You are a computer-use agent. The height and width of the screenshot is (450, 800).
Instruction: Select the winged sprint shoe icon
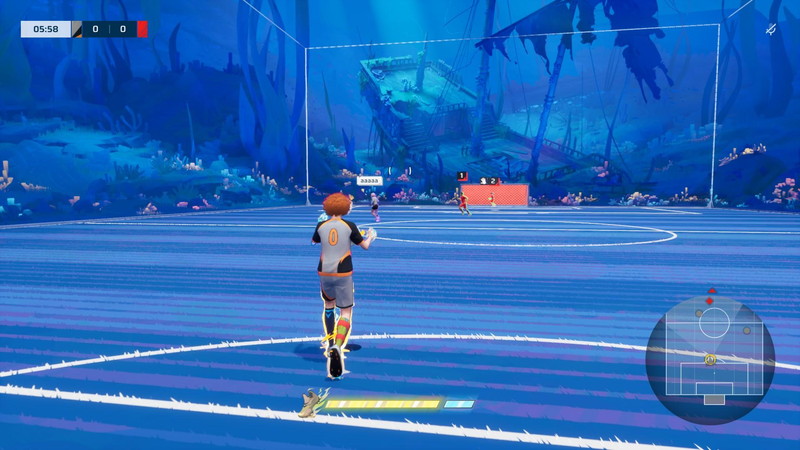(x=314, y=402)
